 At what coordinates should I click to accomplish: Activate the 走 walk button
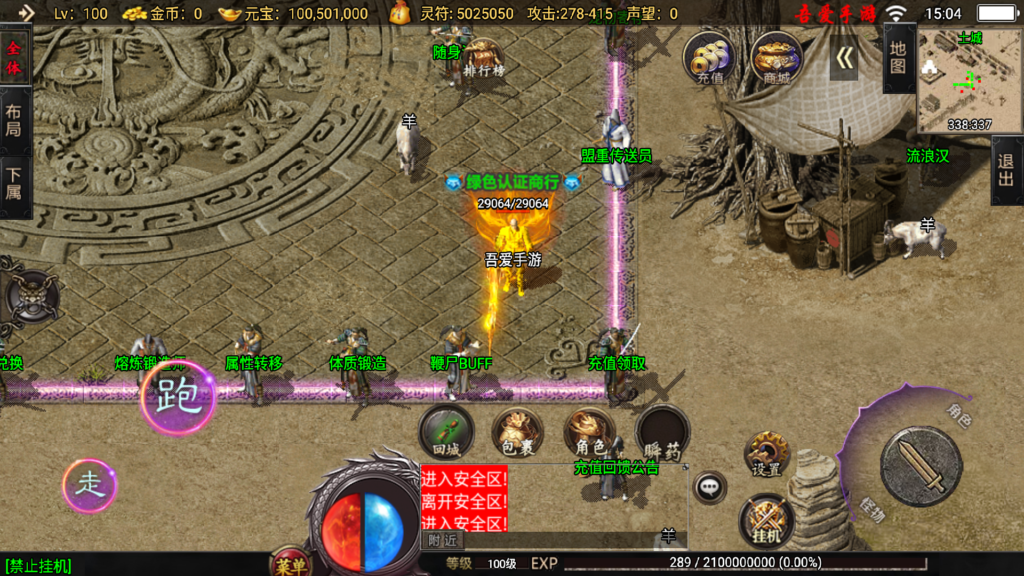90,486
